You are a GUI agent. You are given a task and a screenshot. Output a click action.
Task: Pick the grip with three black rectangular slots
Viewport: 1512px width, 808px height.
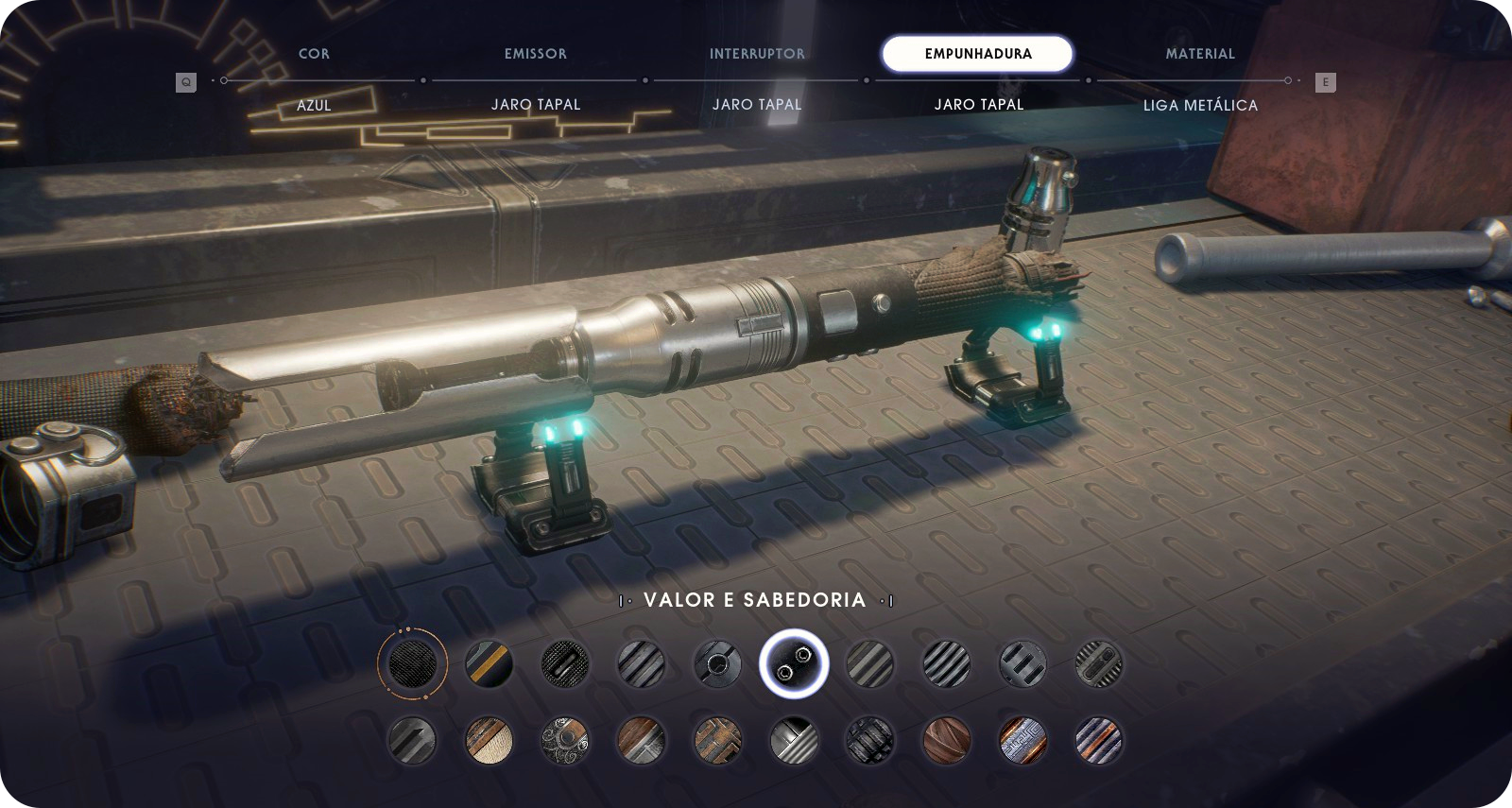1022,663
